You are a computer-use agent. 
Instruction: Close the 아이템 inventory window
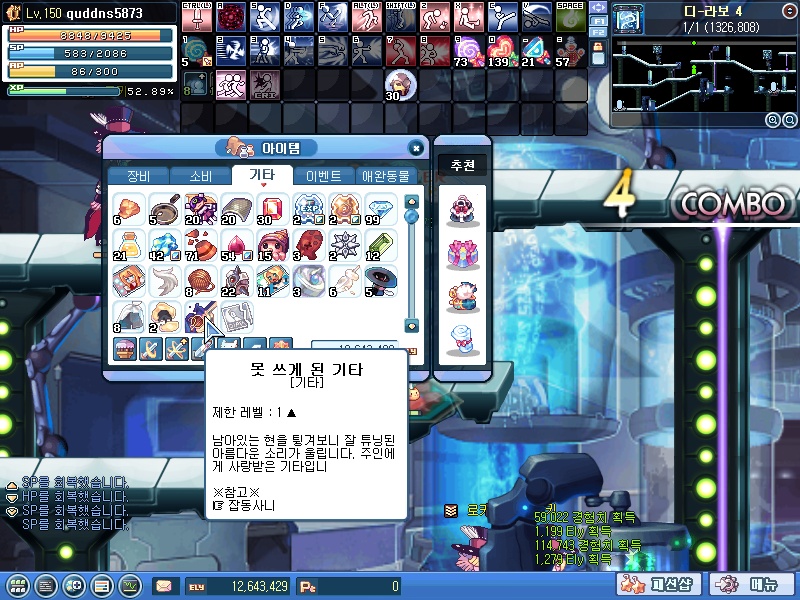pos(416,148)
